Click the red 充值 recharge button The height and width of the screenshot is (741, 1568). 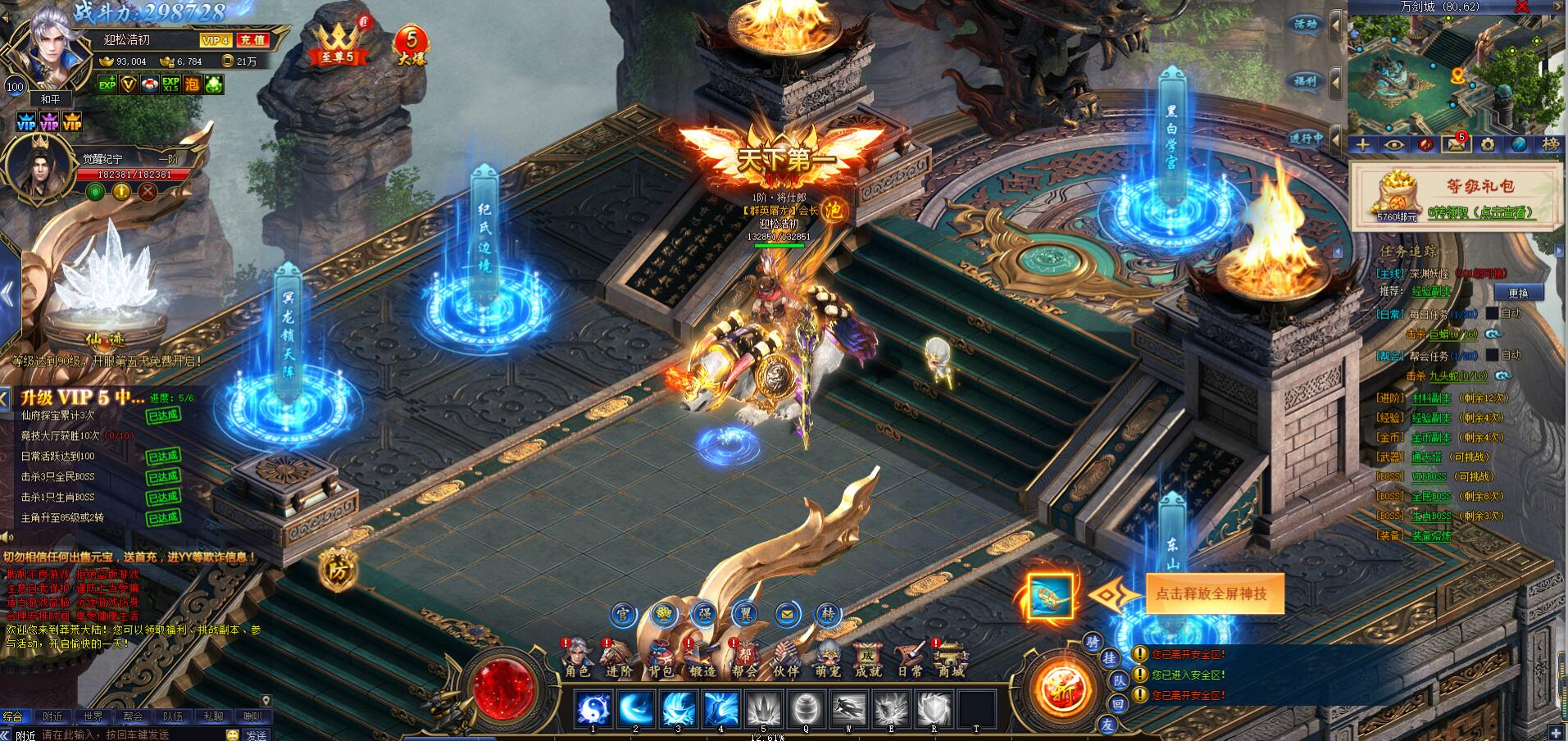252,39
